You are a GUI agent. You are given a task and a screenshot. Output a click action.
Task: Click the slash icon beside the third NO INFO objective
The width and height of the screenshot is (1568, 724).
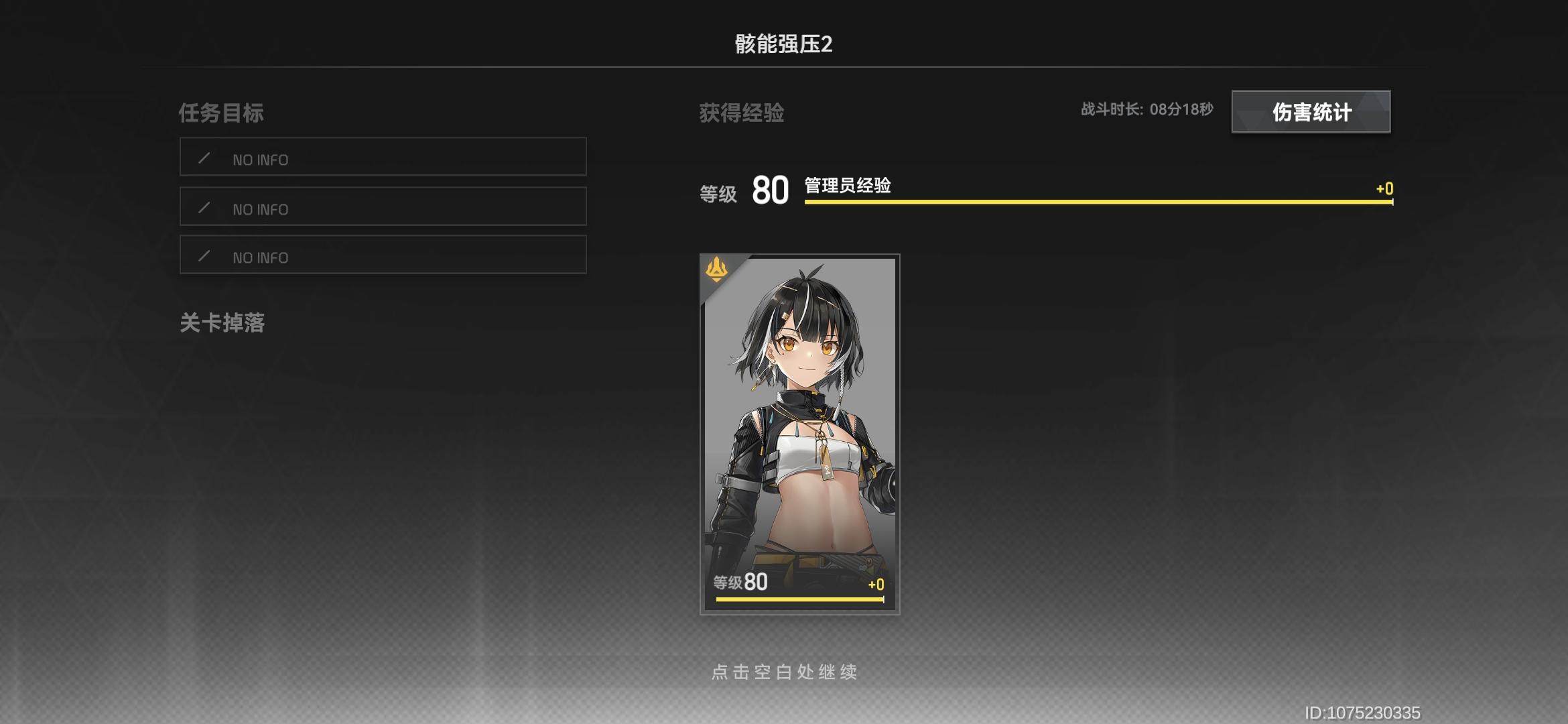point(206,256)
